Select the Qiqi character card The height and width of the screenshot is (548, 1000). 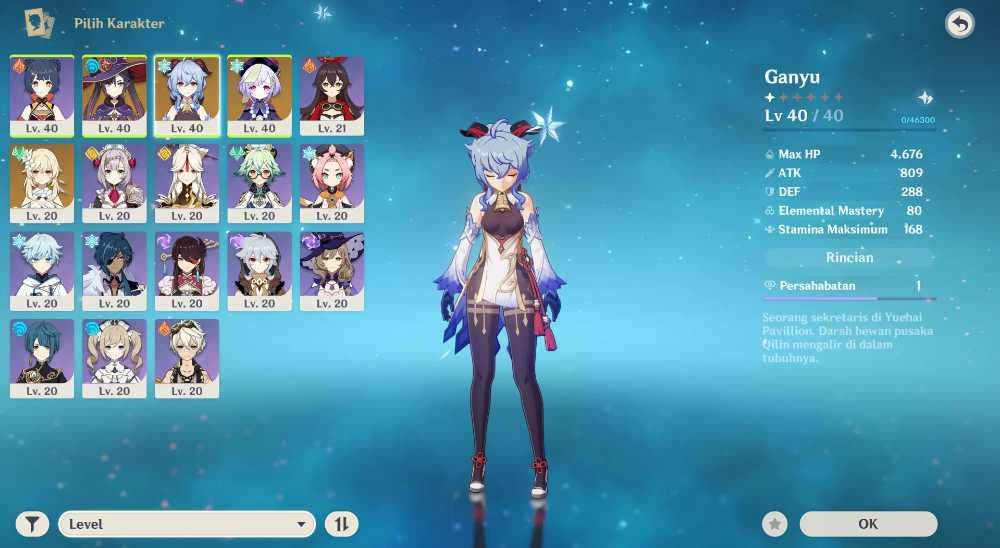point(259,95)
